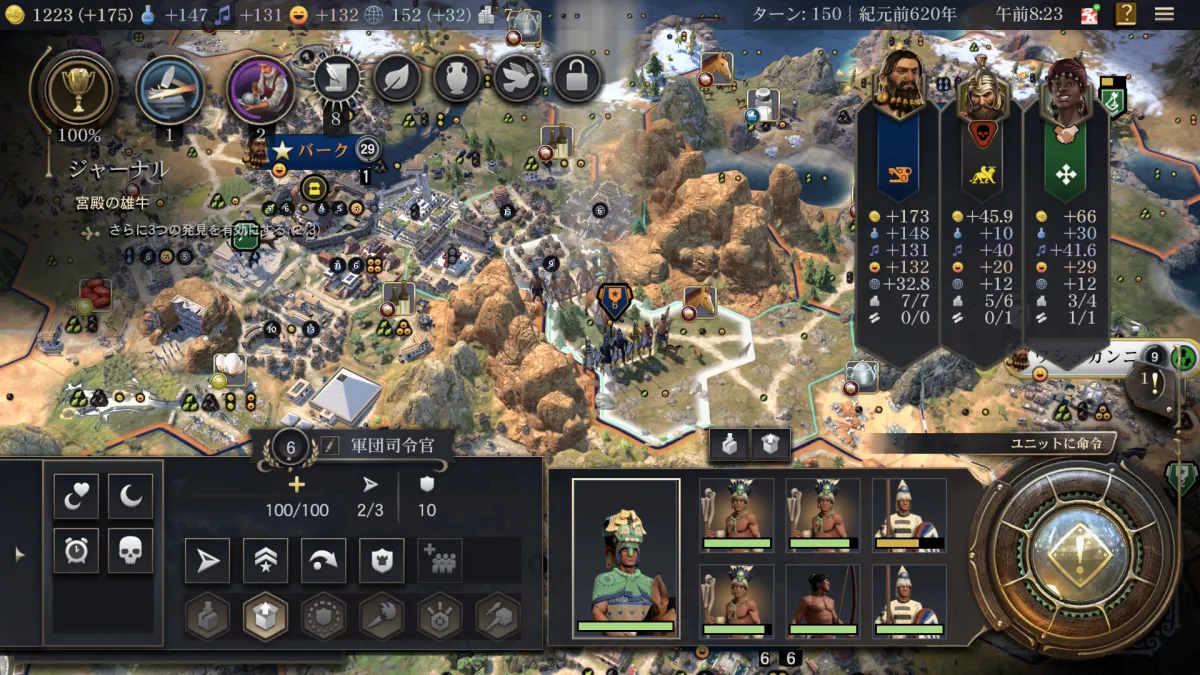1200x675 pixels.
Task: Open the scroll-and-quill policies button
Action: [x=337, y=78]
